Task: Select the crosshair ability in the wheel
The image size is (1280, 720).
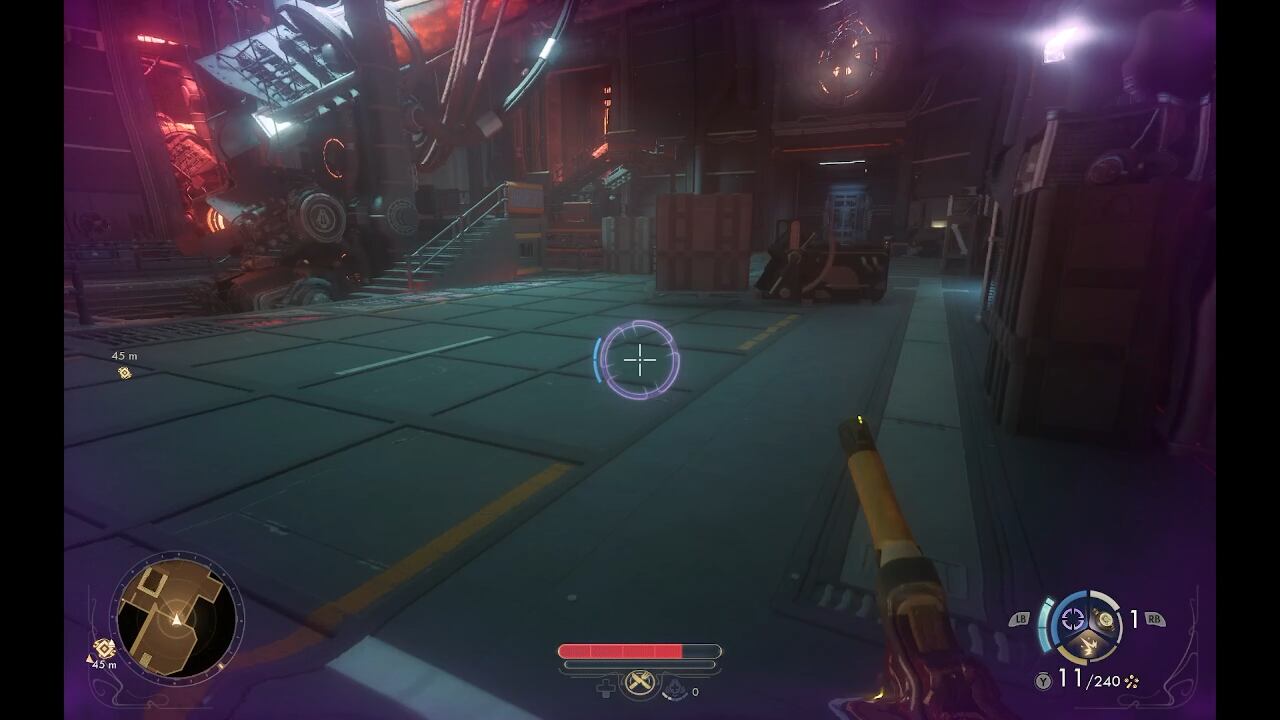Action: click(x=1074, y=620)
